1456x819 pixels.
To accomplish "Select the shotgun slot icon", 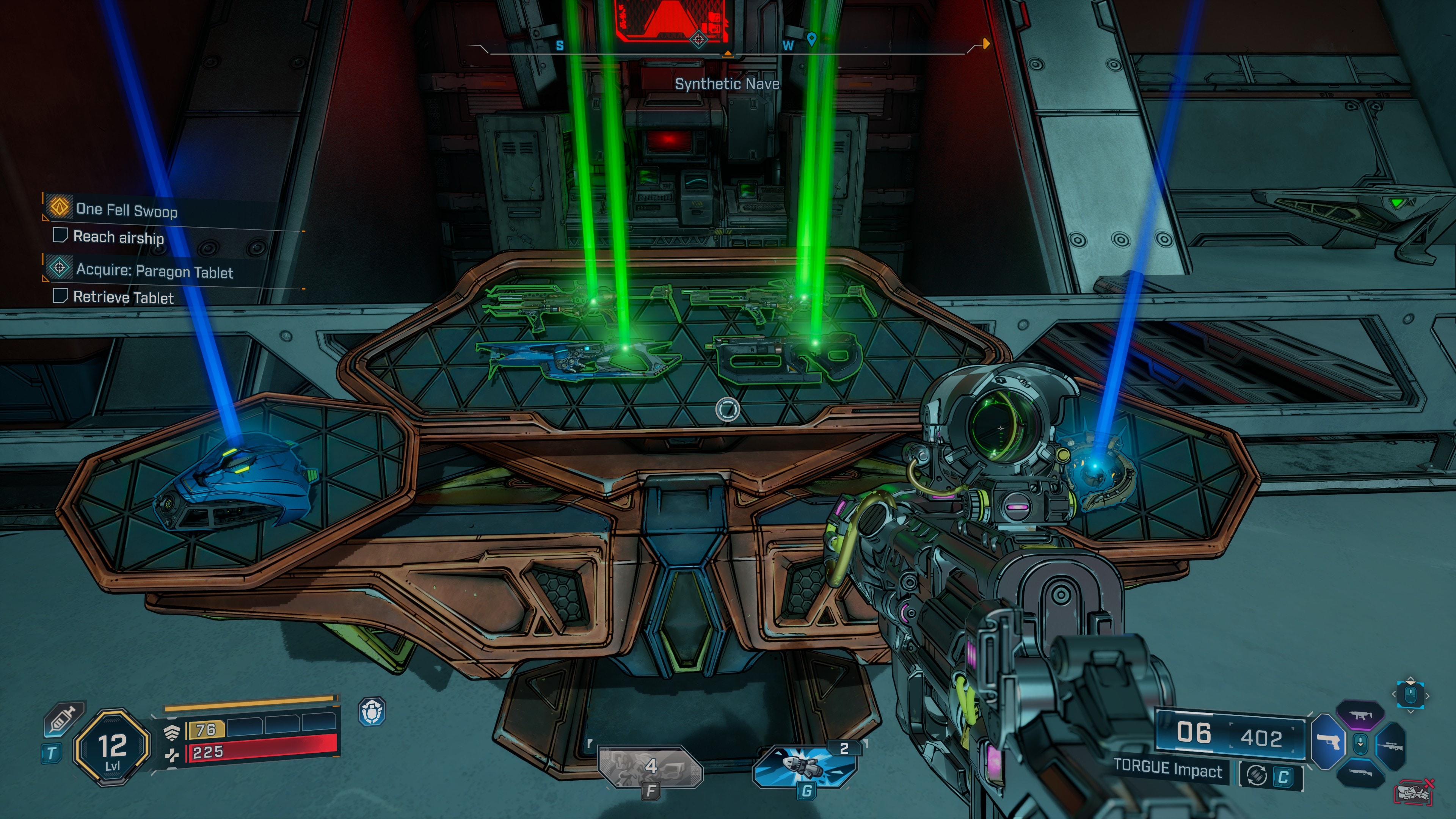I will 1360,773.
